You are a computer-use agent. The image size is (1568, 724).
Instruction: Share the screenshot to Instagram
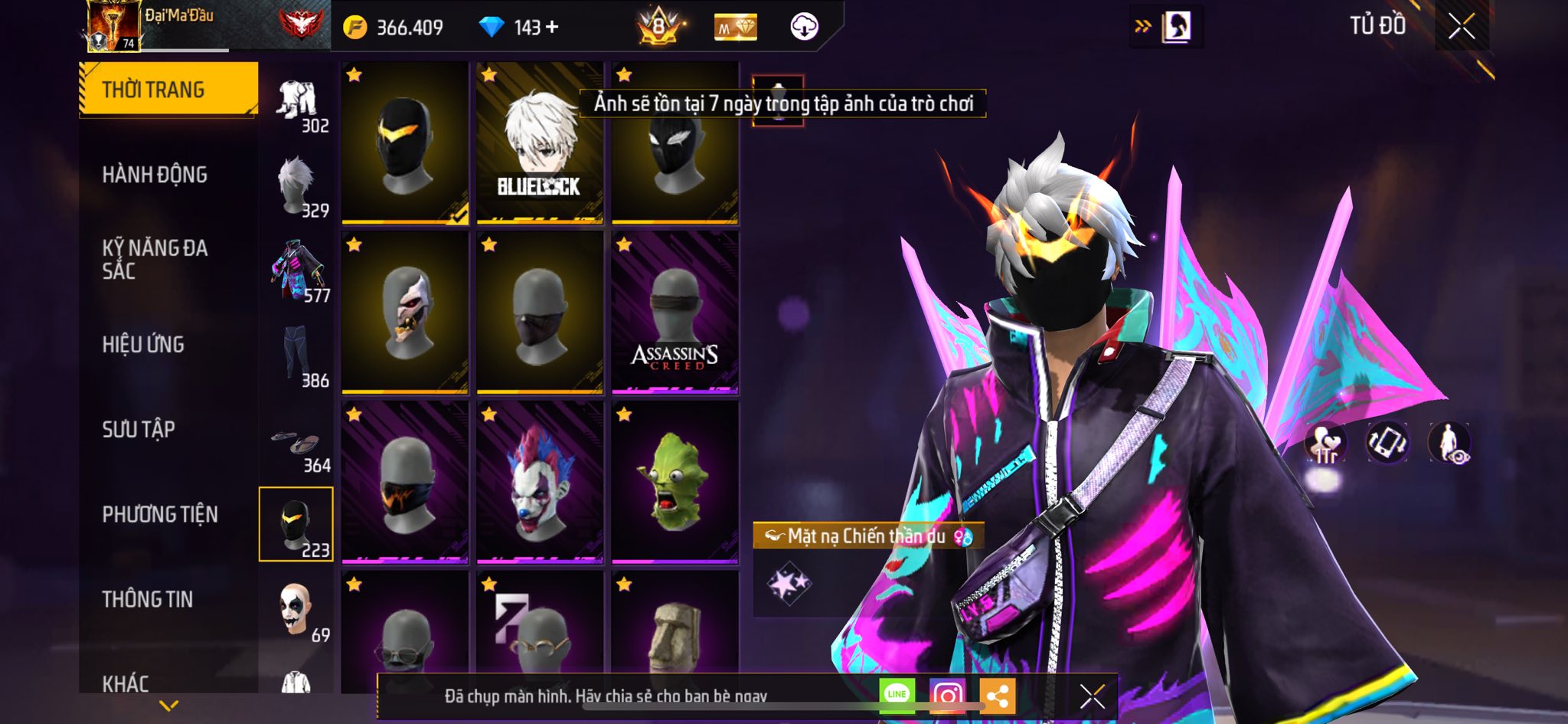pyautogui.click(x=947, y=696)
